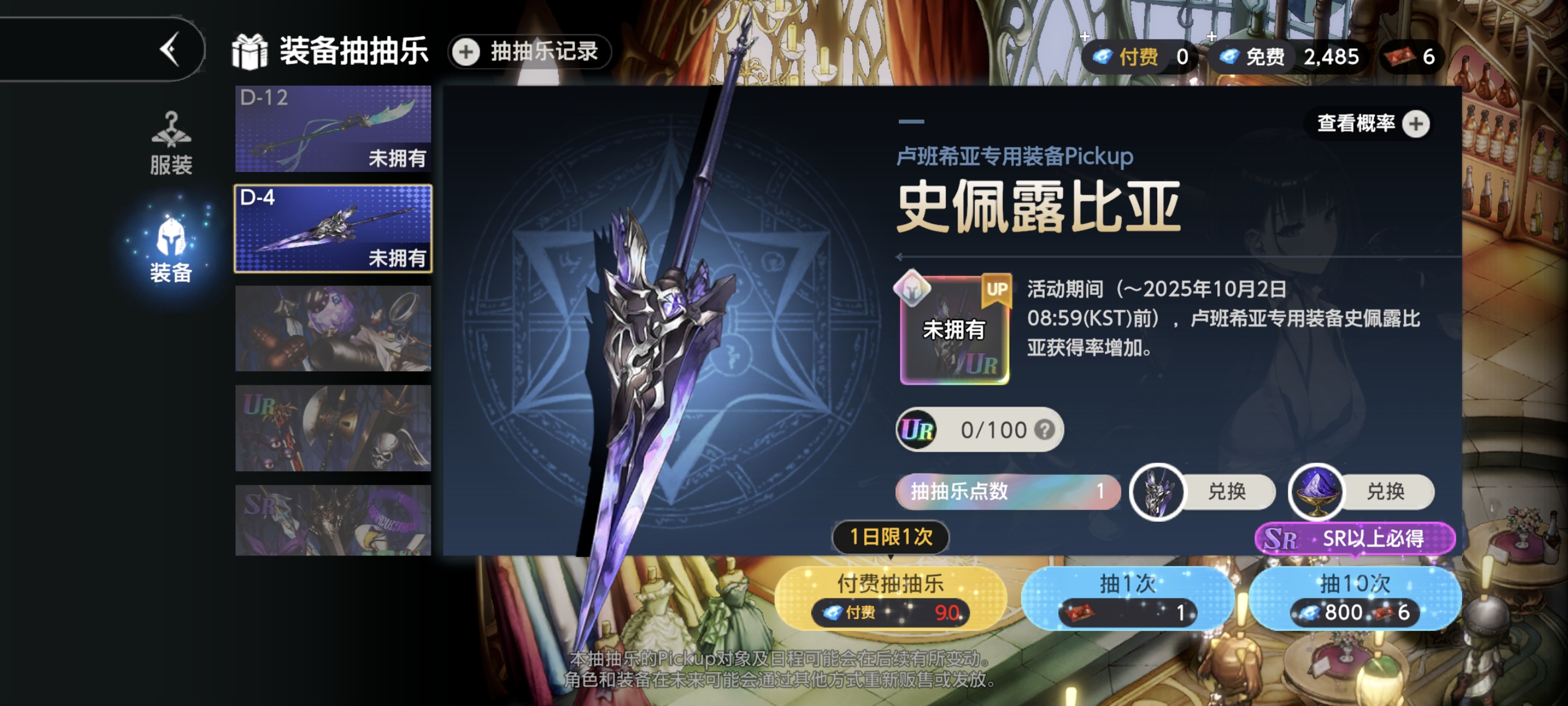Click the free gem diamond icon in the top bar
Viewport: 1568px width, 706px height.
tap(1229, 56)
